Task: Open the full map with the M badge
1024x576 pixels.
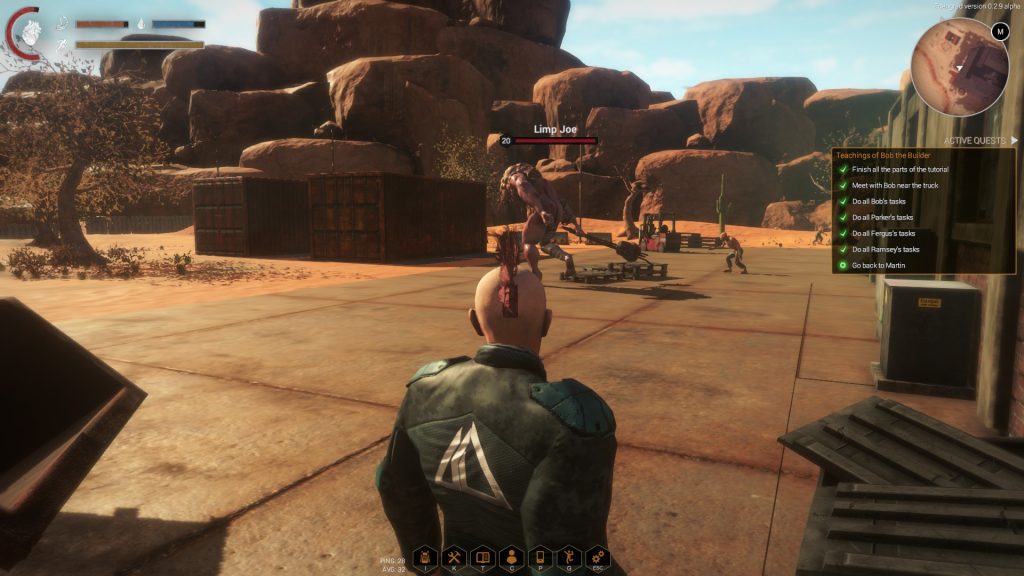Action: [x=999, y=32]
